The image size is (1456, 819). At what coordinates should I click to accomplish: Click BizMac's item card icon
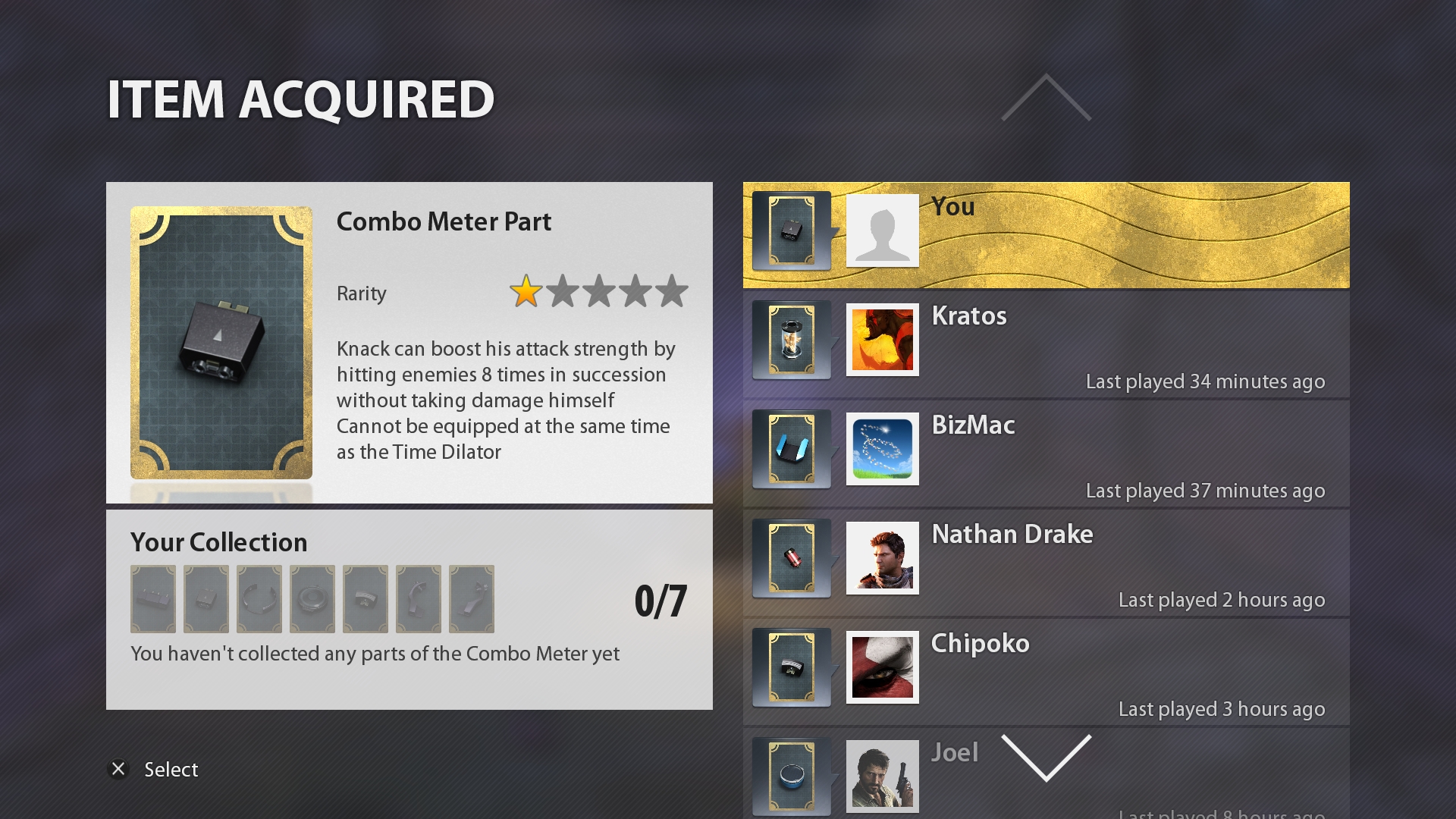coord(791,449)
